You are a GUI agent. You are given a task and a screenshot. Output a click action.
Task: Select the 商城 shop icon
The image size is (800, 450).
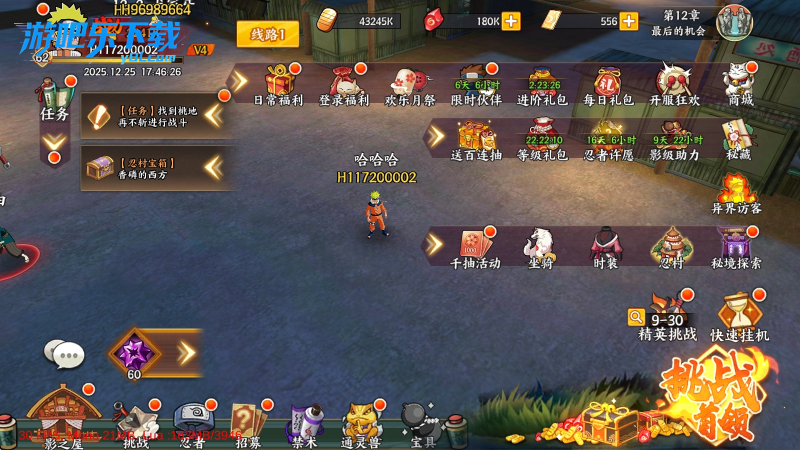(740, 83)
